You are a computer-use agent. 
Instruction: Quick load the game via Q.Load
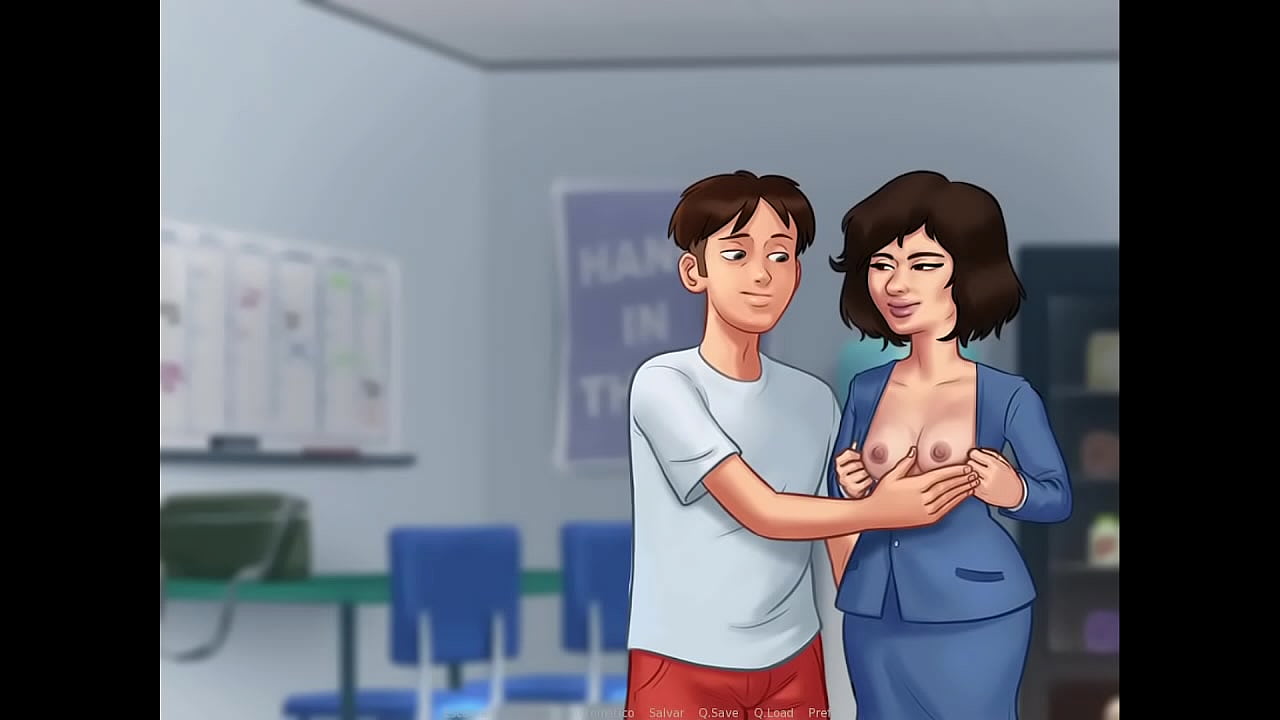click(776, 712)
